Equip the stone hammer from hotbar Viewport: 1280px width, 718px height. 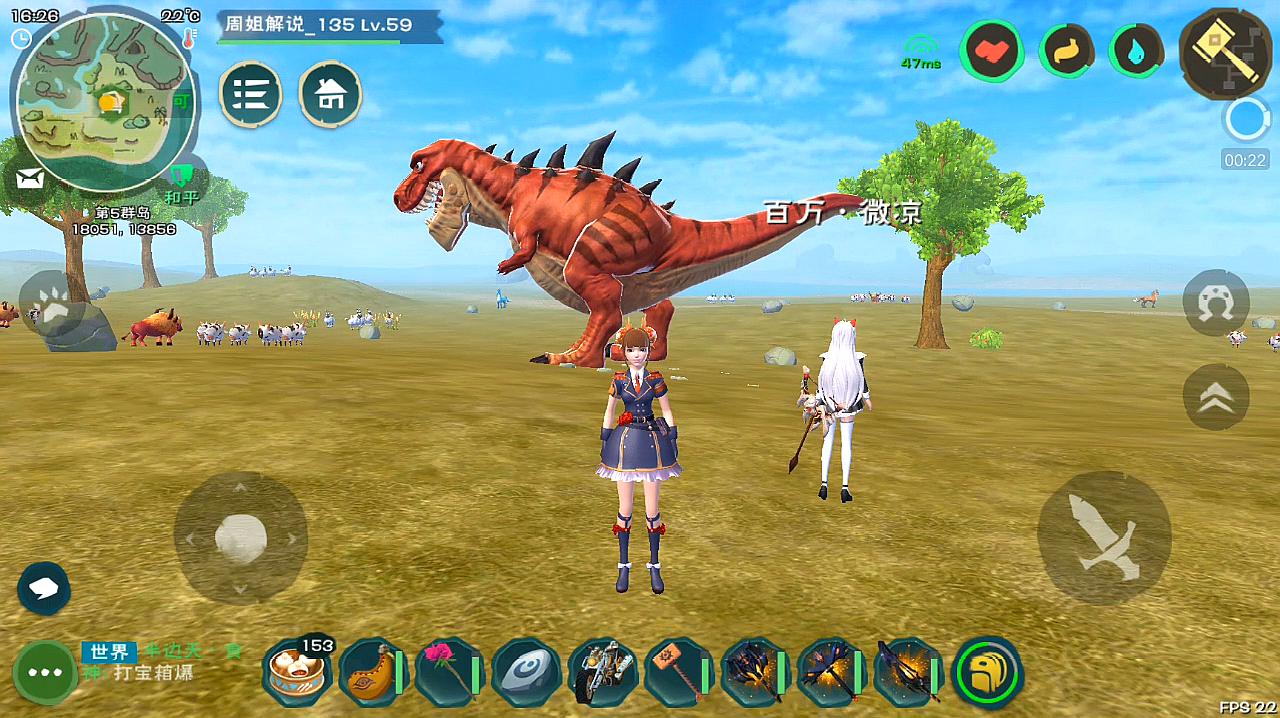(678, 671)
